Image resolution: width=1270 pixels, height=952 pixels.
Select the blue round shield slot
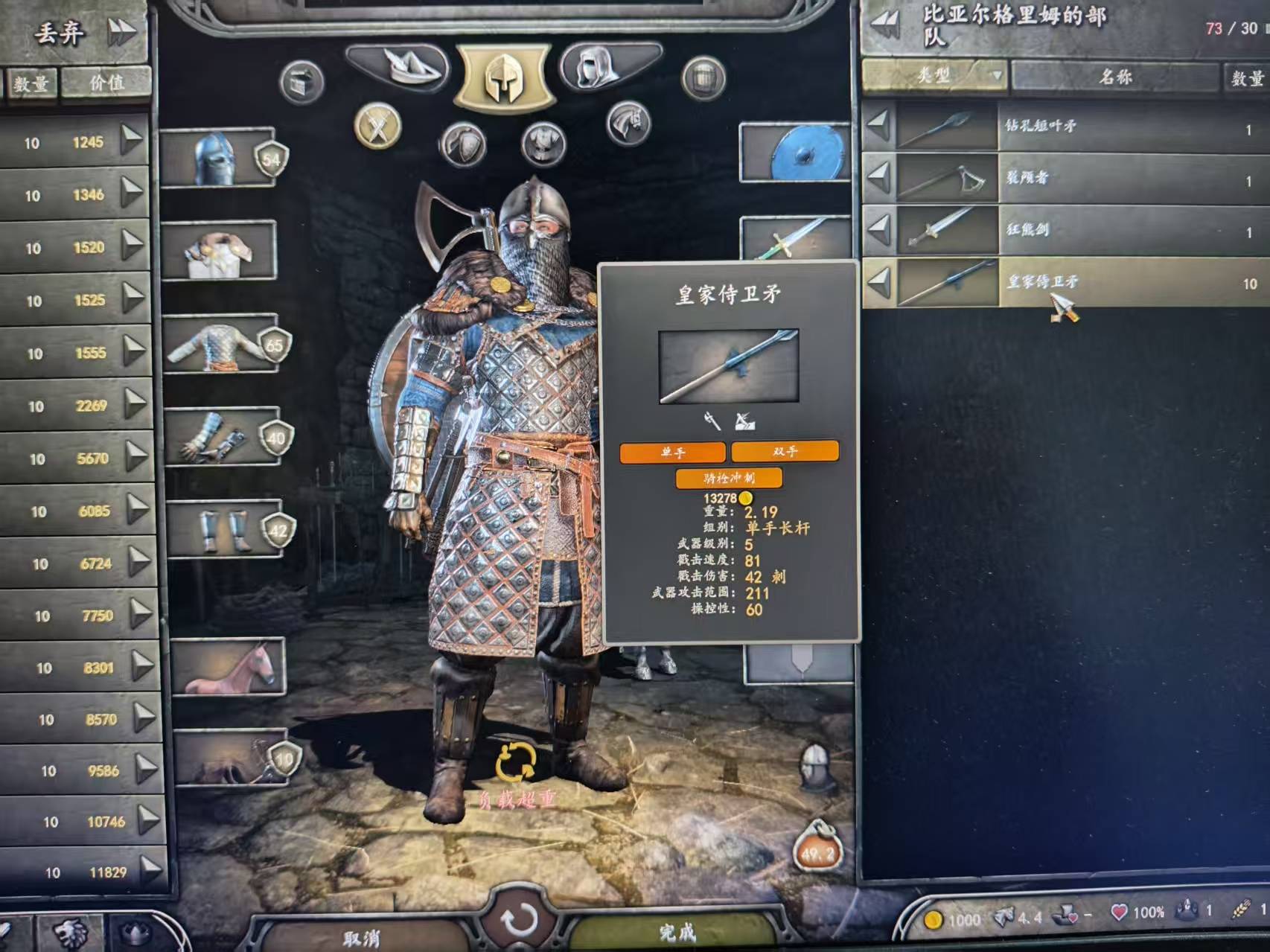[x=796, y=153]
